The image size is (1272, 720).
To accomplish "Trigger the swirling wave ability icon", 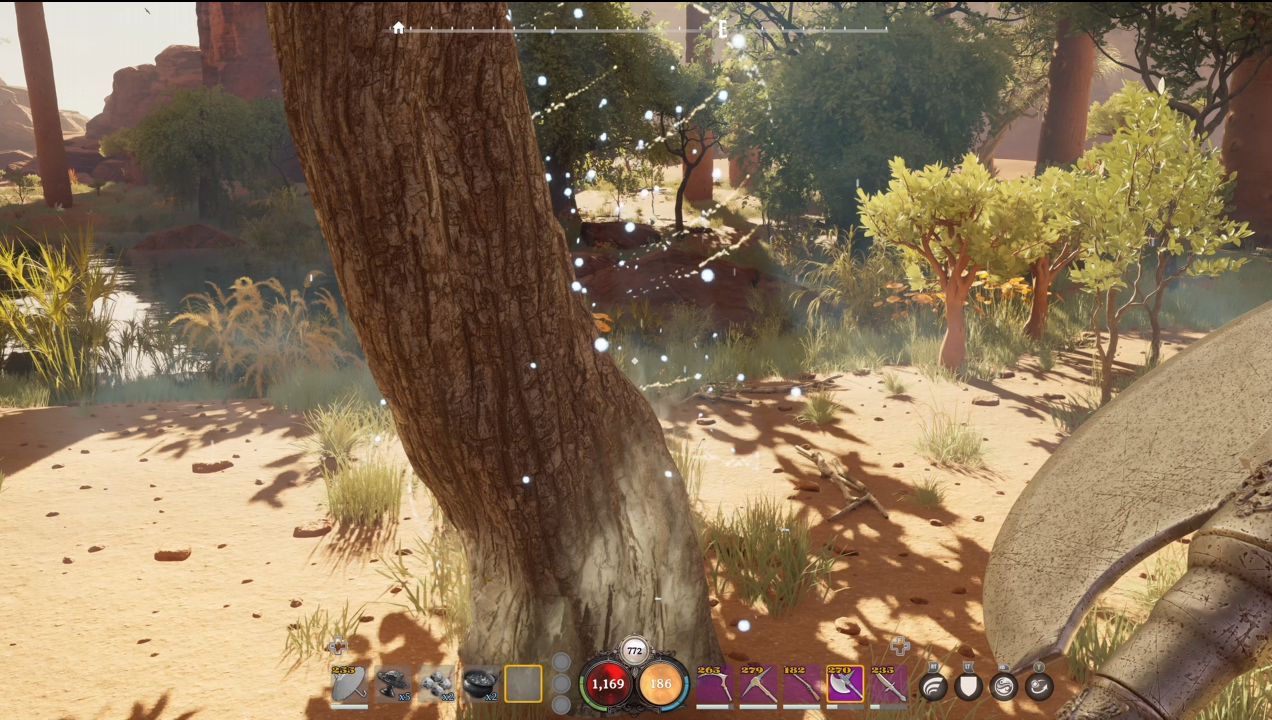I will click(x=1003, y=687).
